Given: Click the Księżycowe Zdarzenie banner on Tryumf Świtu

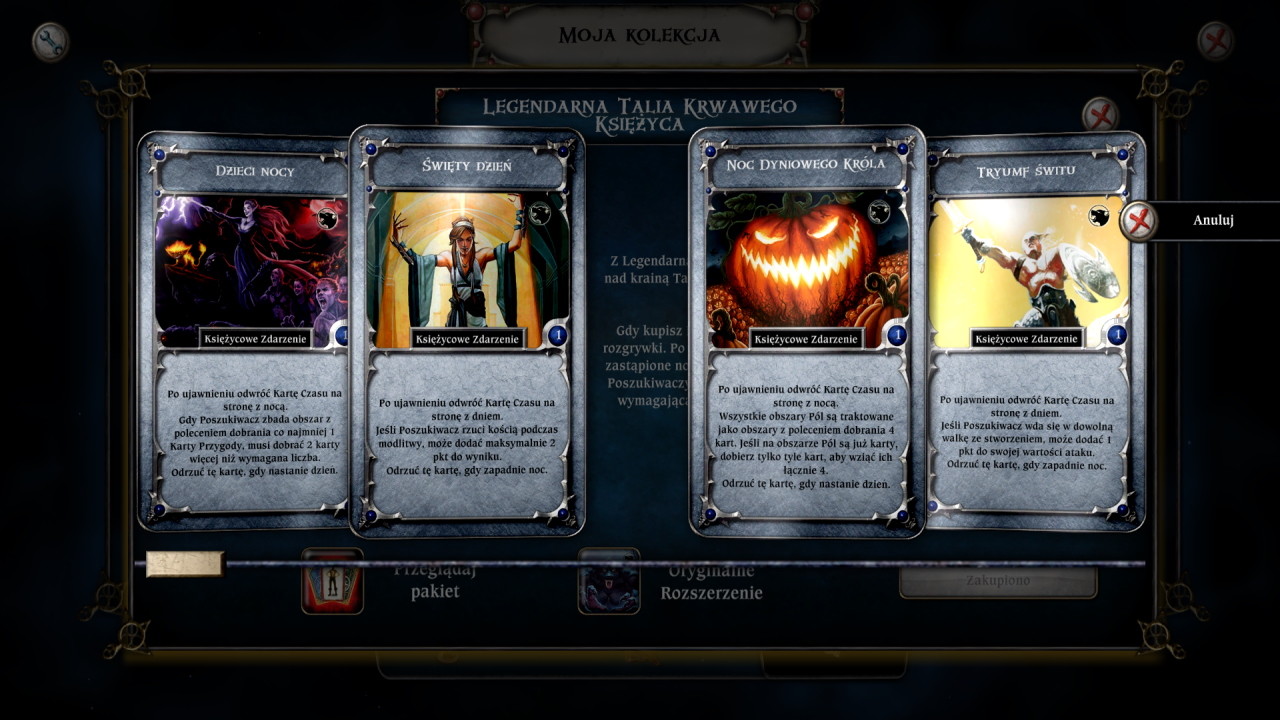Looking at the screenshot, I should coord(1025,339).
